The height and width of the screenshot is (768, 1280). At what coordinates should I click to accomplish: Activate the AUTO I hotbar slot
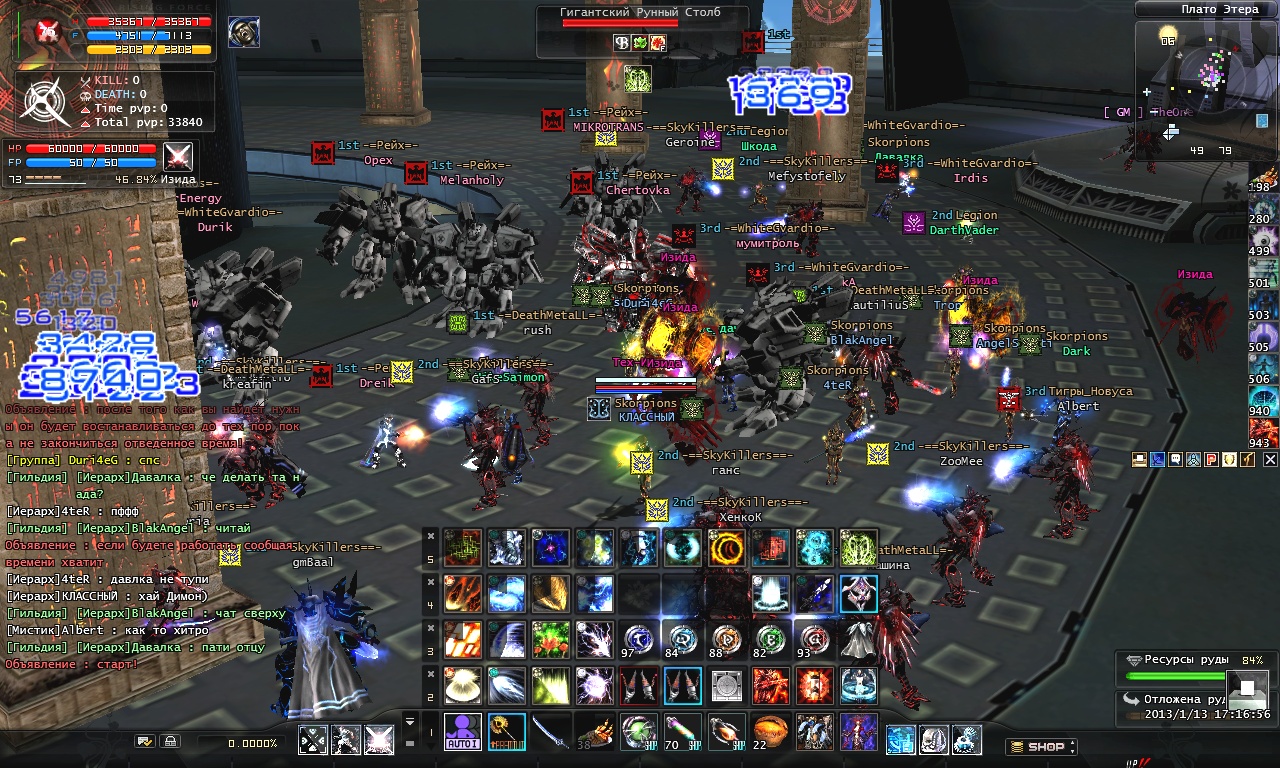[x=462, y=732]
